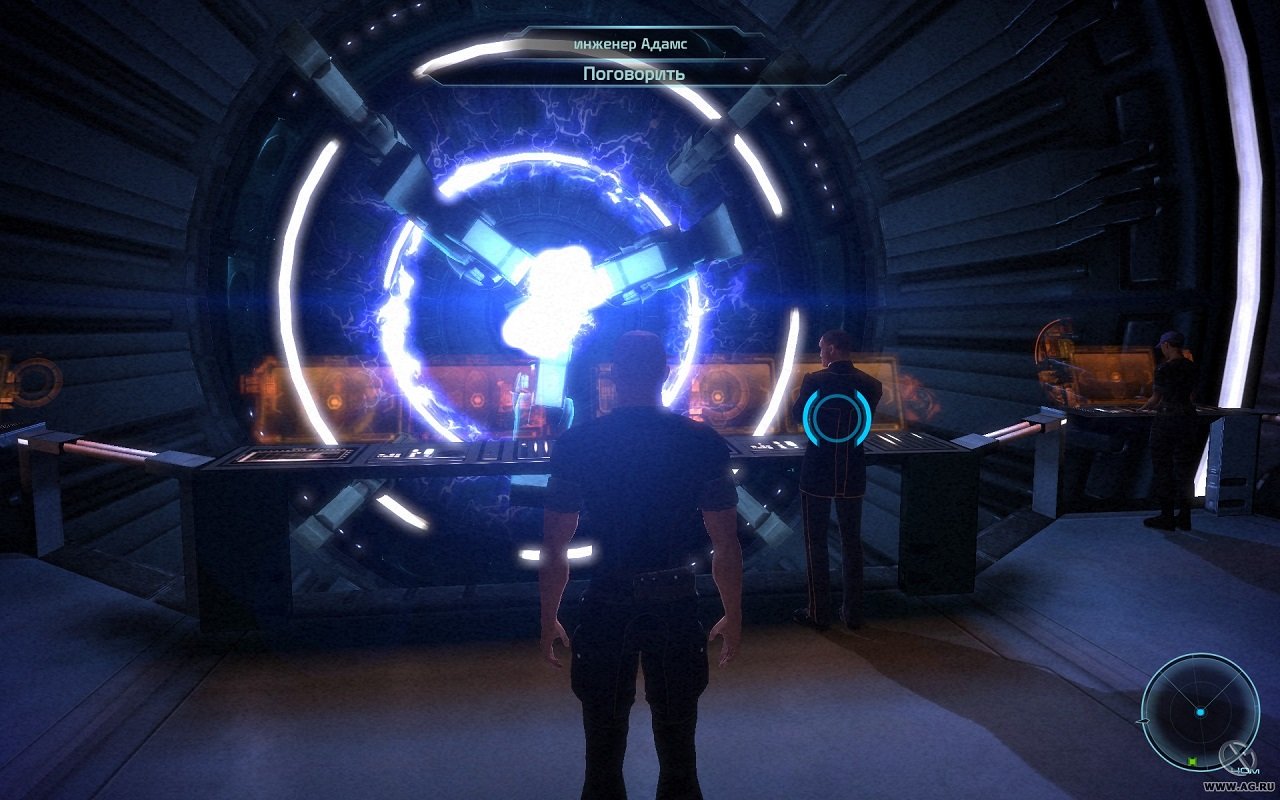Expand the radar by clicking its compass arrow
This screenshot has height=800, width=1280.
(x=1143, y=721)
